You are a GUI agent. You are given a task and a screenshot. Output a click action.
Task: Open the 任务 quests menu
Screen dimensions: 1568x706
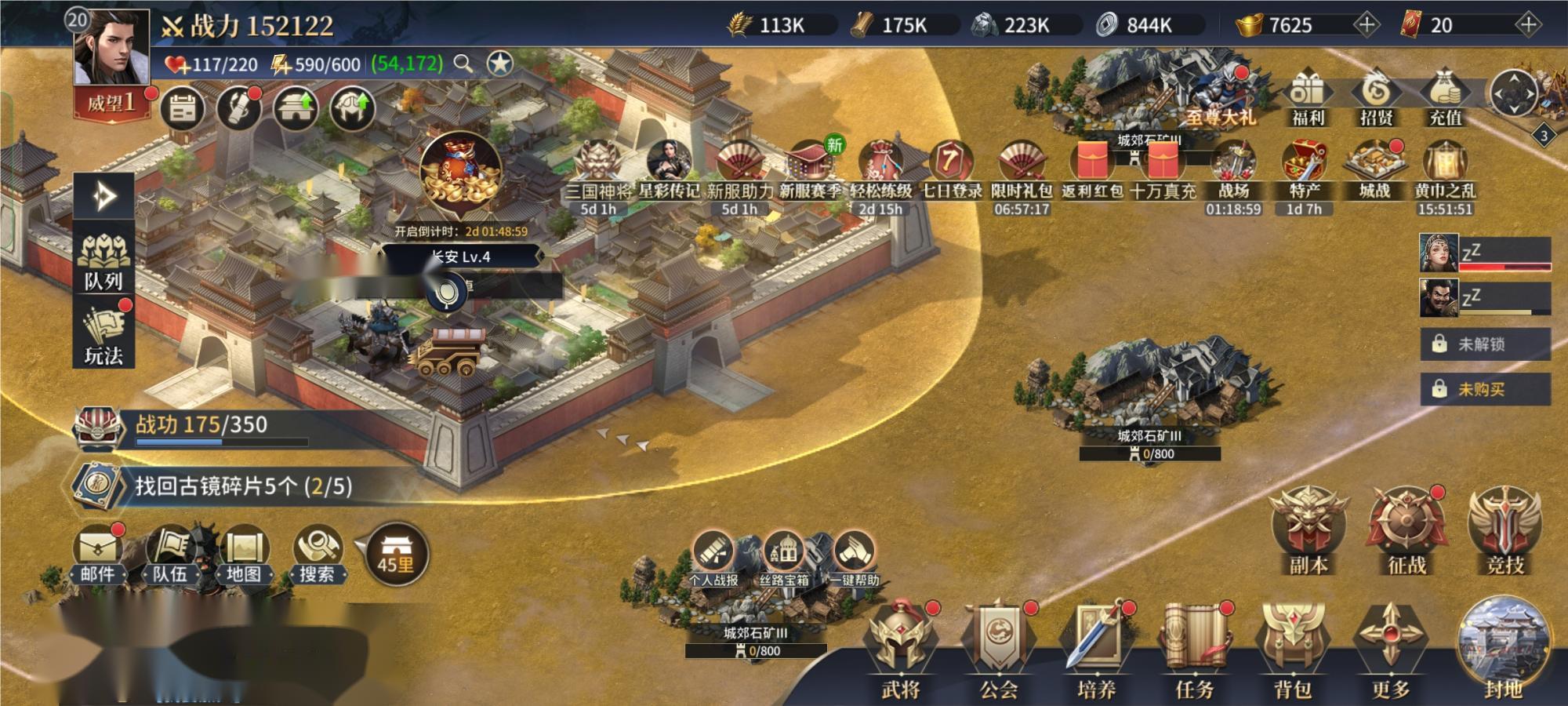tap(1194, 651)
